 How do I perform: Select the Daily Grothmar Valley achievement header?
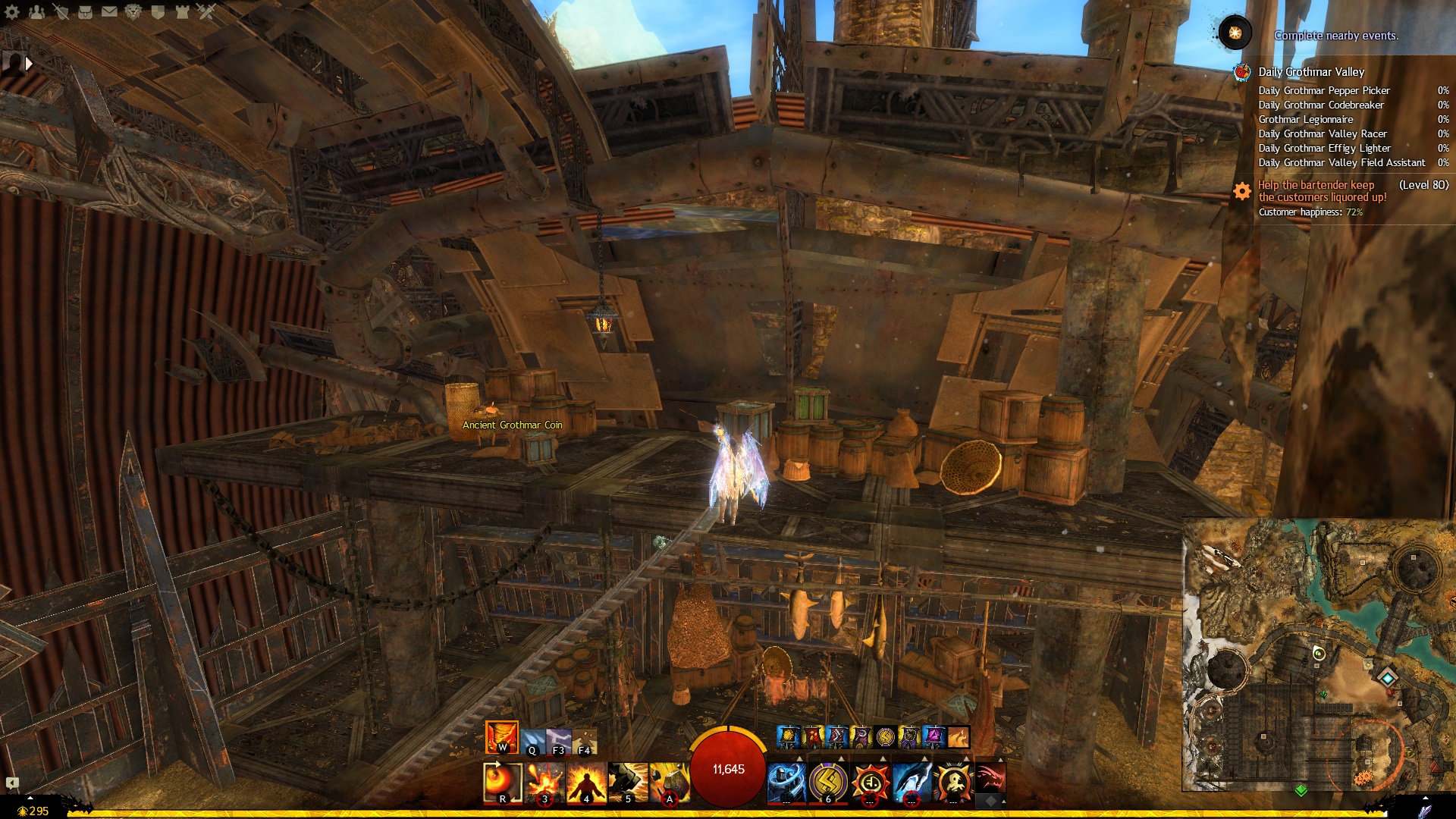pyautogui.click(x=1311, y=72)
